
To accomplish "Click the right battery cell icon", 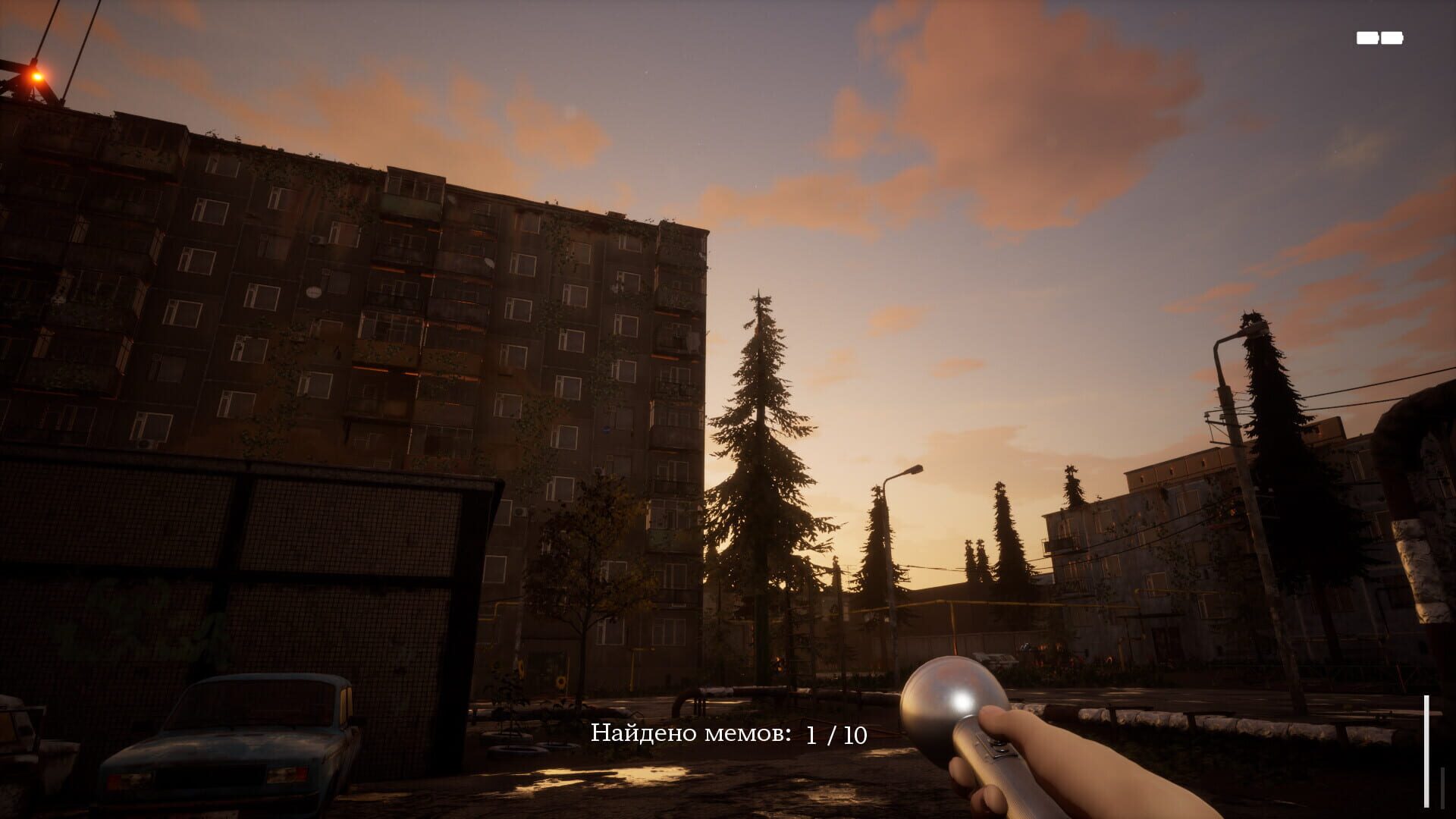I will click(1392, 38).
